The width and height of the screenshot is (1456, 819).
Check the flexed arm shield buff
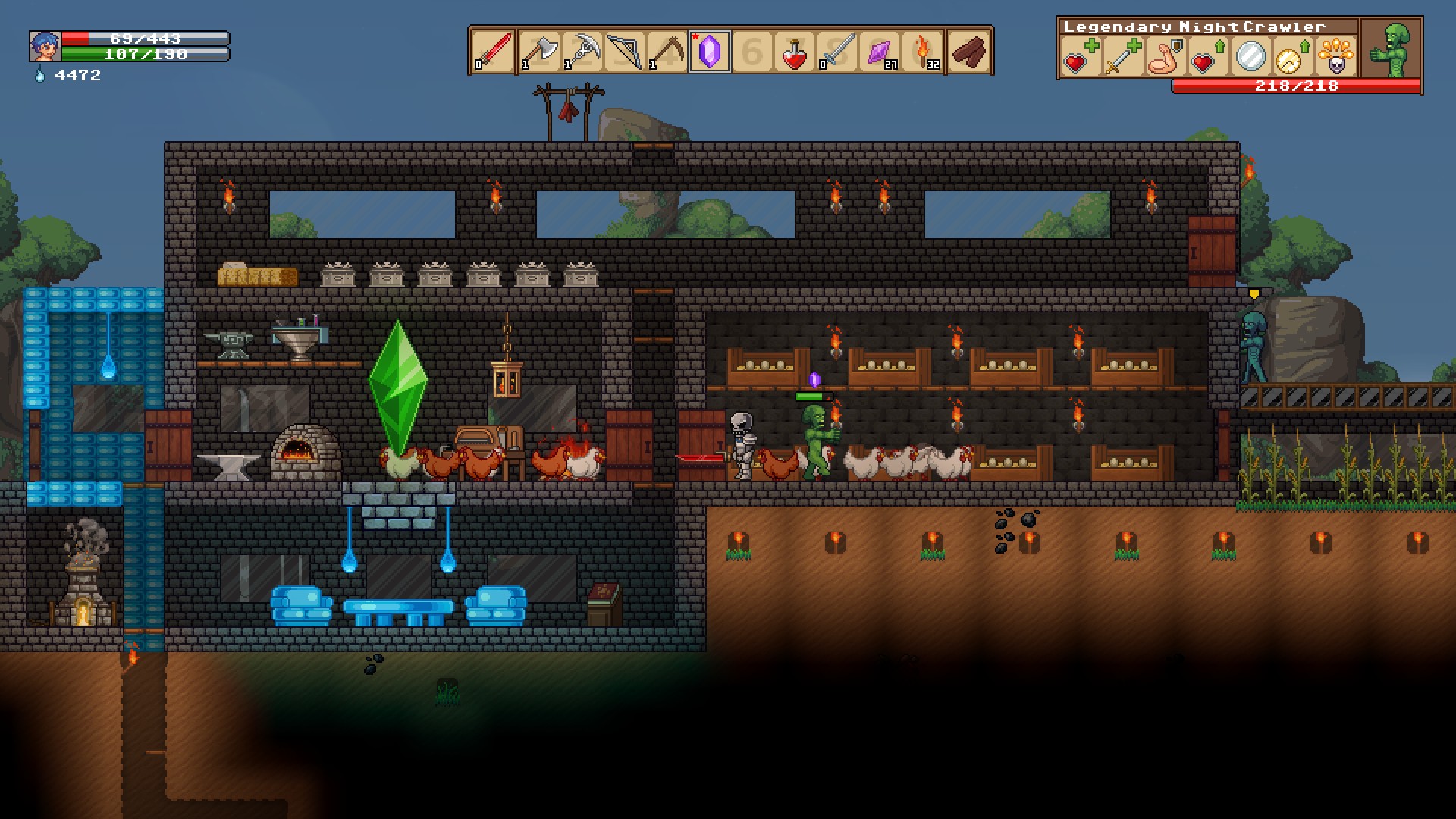pyautogui.click(x=1163, y=58)
